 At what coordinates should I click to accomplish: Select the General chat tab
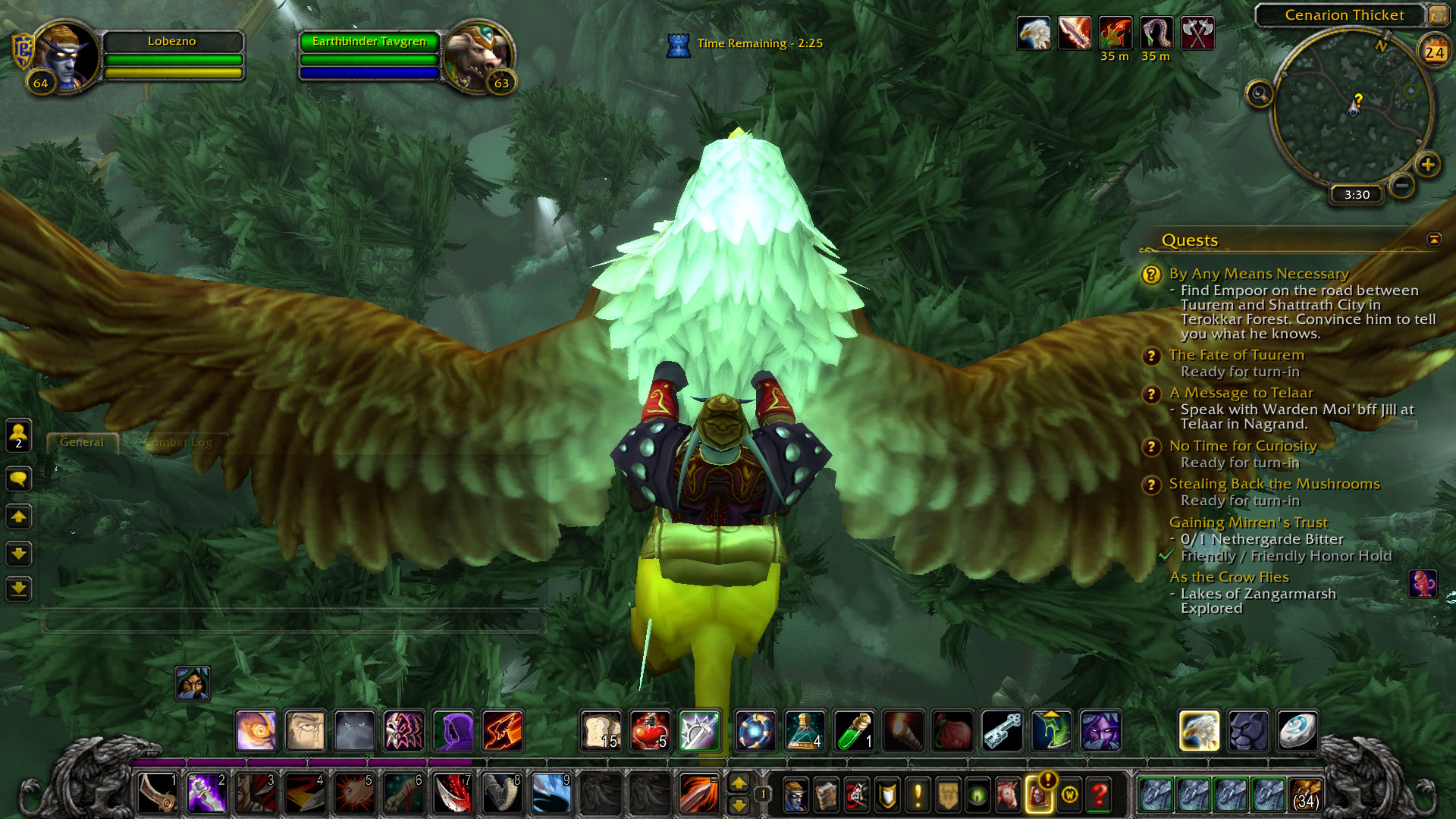pos(82,442)
